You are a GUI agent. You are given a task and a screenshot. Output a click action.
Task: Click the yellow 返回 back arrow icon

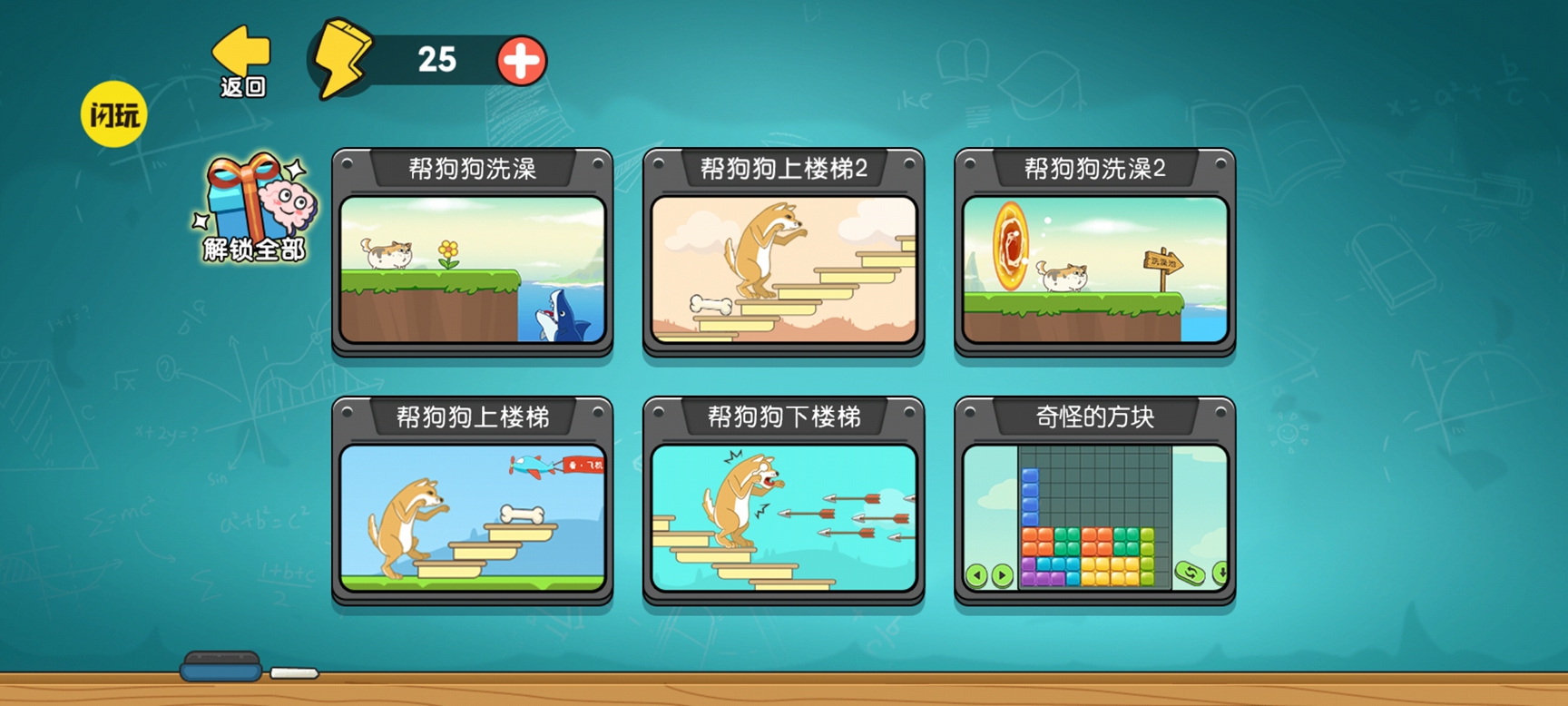[240, 50]
